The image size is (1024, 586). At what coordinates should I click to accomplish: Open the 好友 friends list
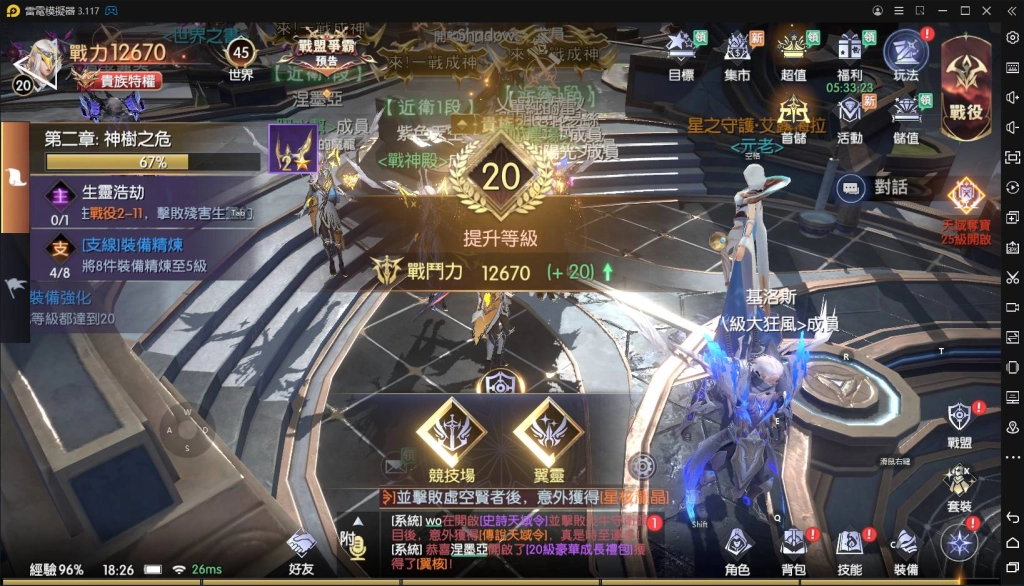(301, 551)
